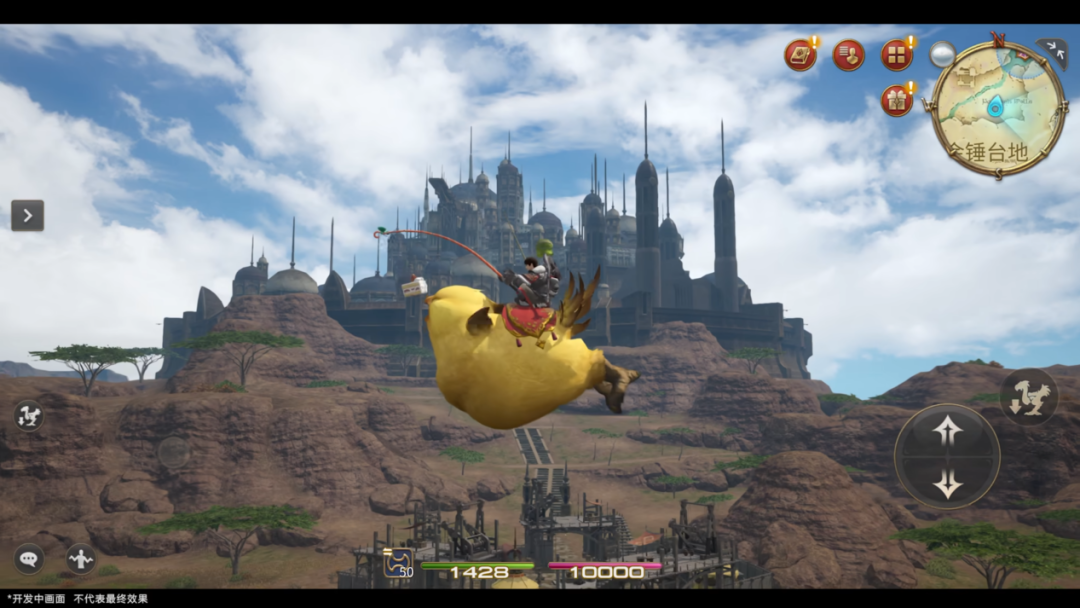
Task: Open the gift box rewards icon
Action: (x=896, y=100)
